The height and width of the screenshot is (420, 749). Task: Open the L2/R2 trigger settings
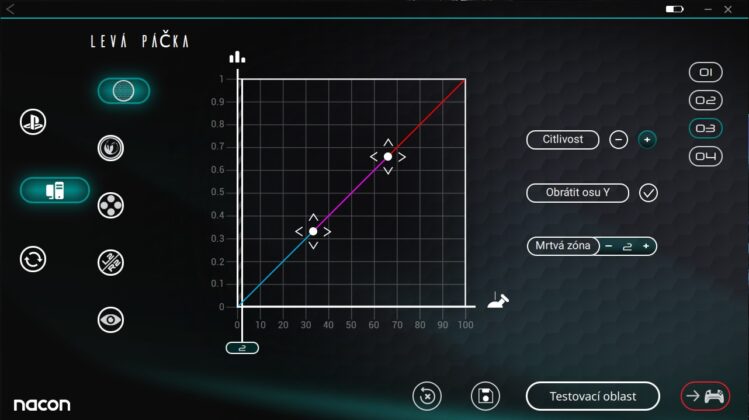pos(110,263)
